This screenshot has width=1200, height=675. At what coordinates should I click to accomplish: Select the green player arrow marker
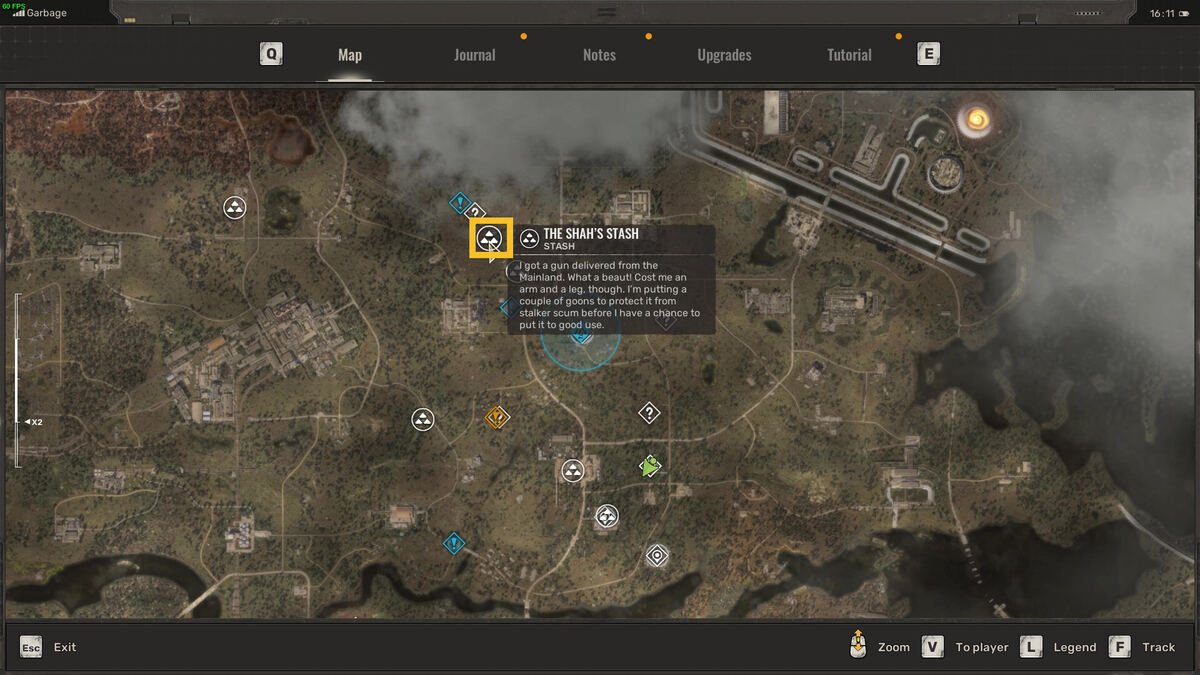(x=650, y=466)
